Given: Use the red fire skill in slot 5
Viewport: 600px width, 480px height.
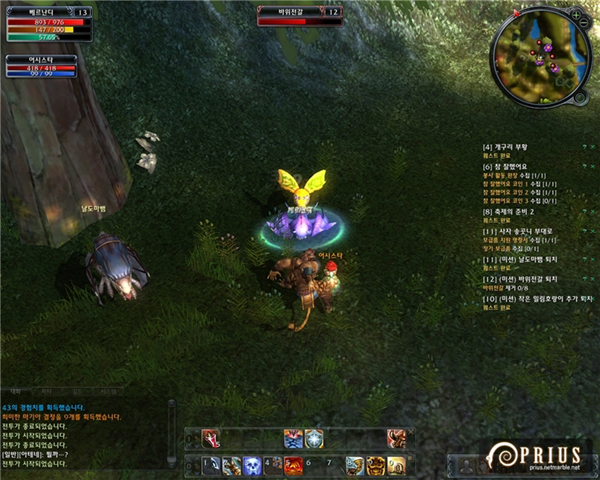Looking at the screenshot, I should (x=293, y=465).
